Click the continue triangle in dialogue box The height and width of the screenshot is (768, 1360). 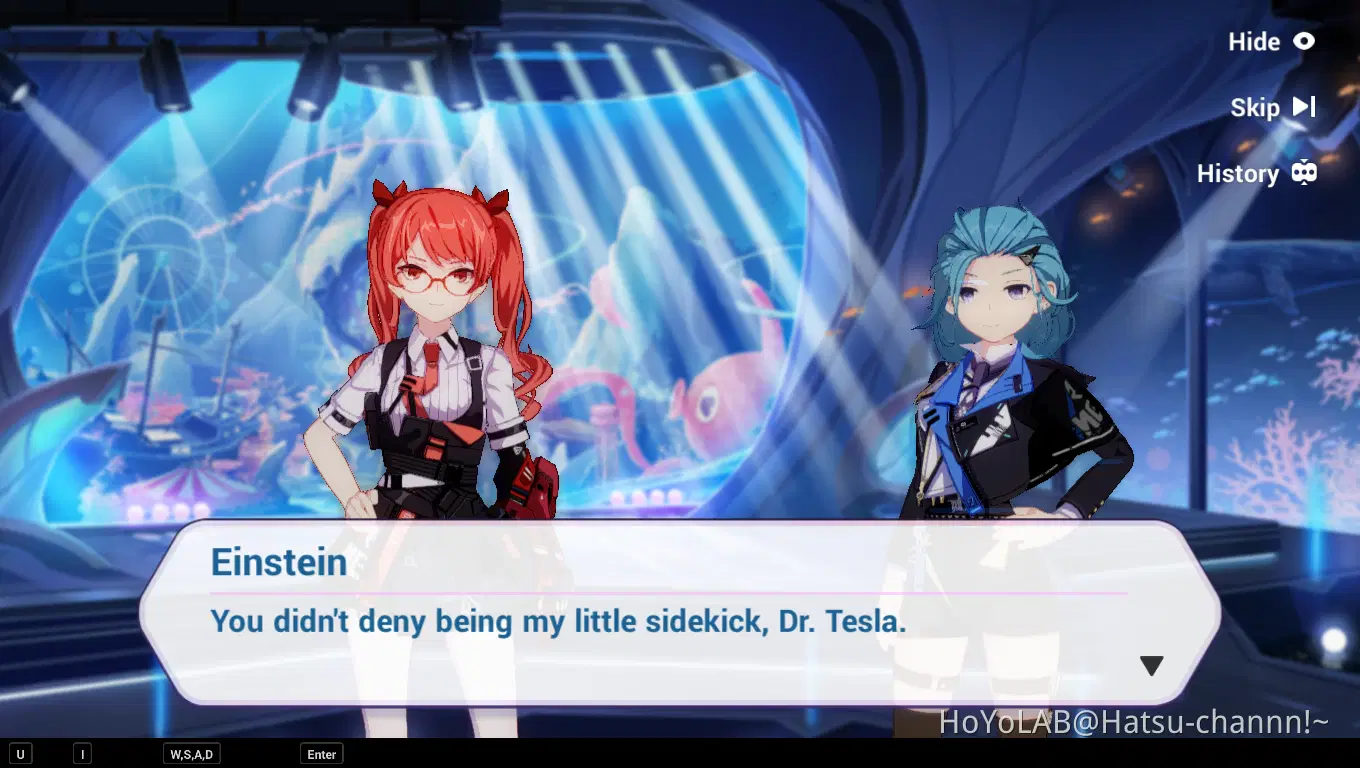coord(1151,664)
